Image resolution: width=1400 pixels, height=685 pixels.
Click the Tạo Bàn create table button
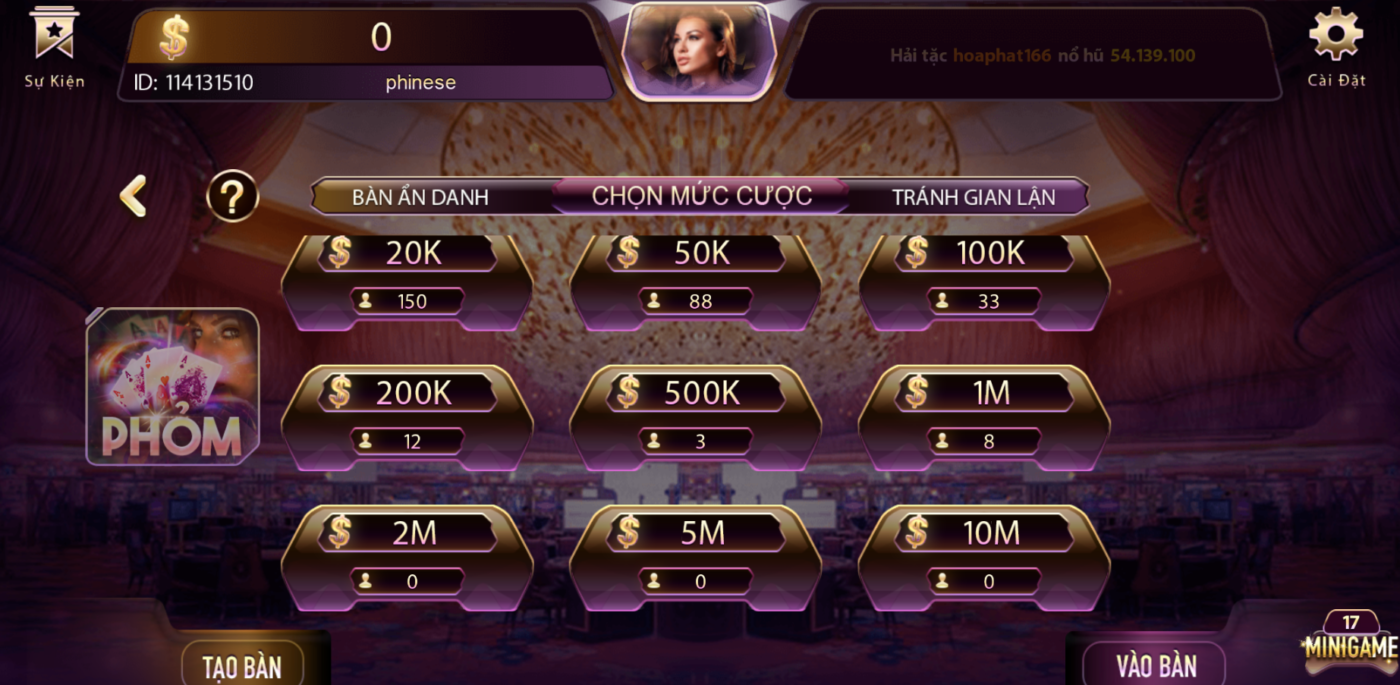[x=242, y=666]
